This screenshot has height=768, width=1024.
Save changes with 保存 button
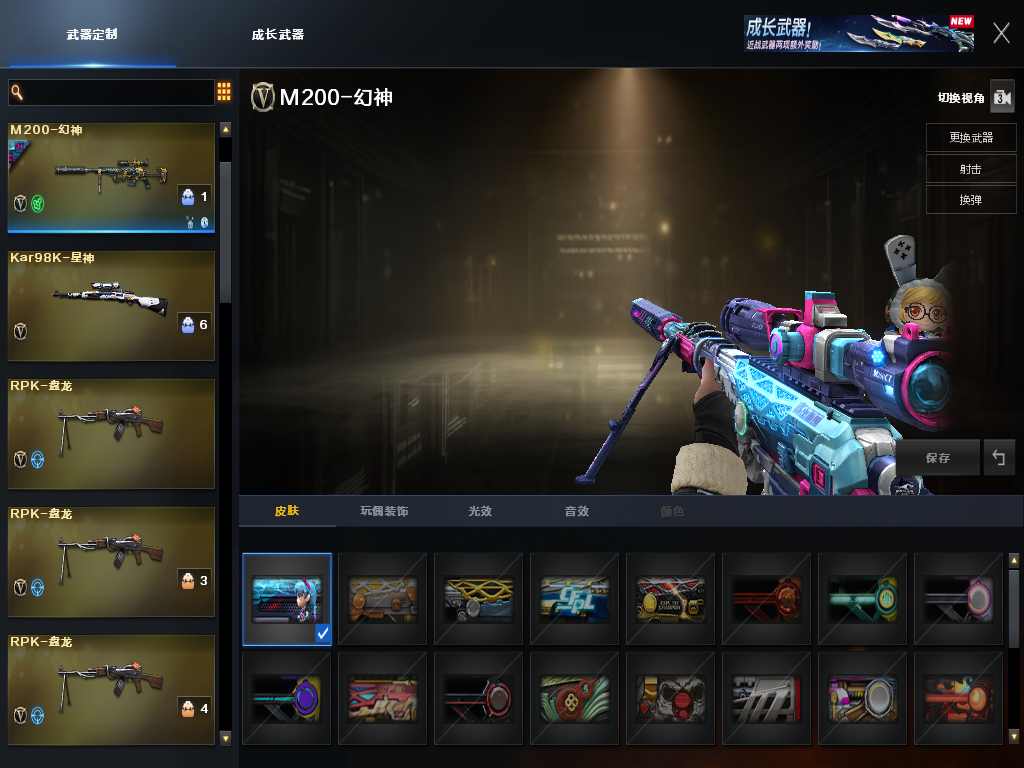[x=938, y=458]
